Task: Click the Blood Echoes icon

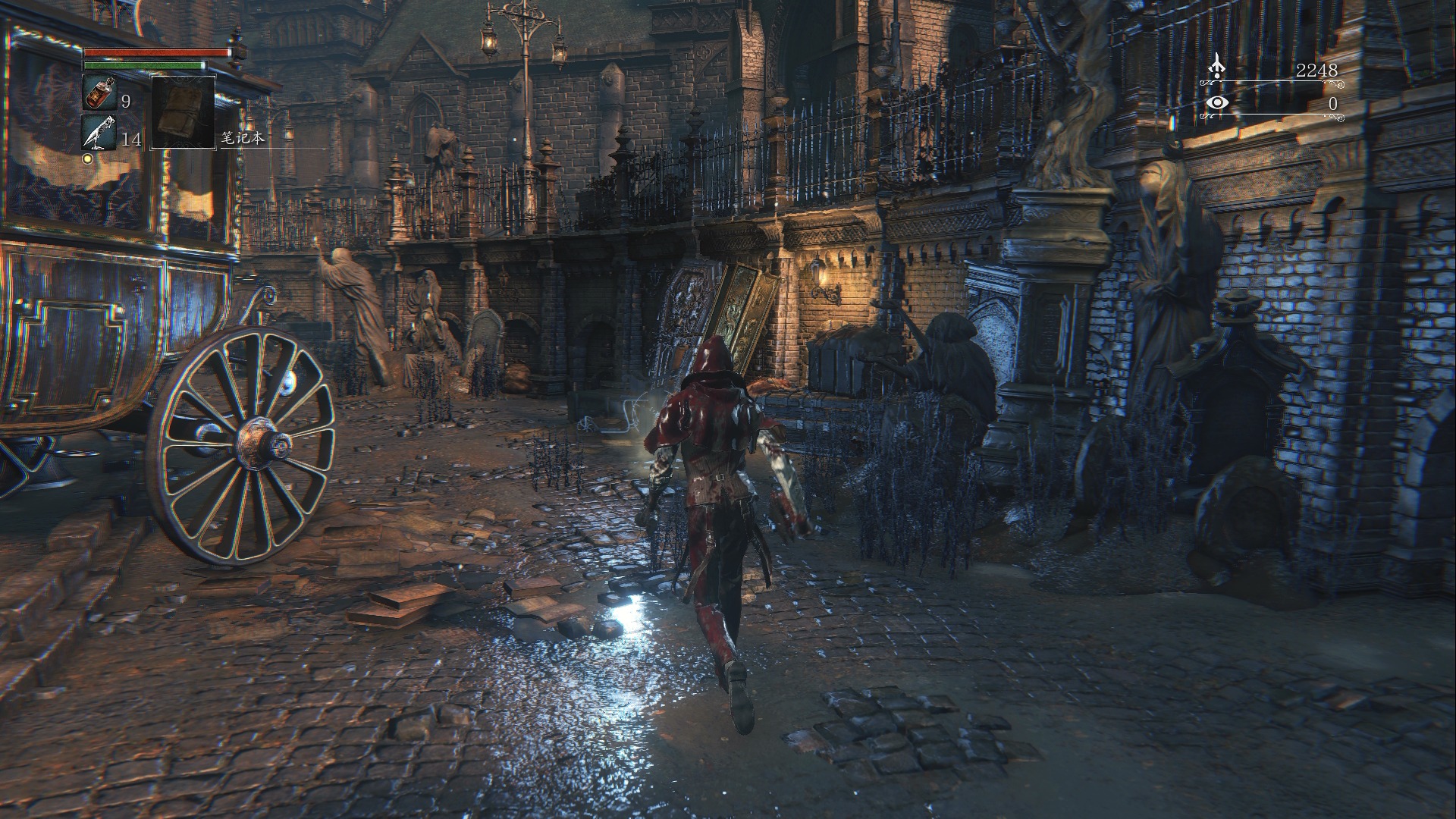Action: (1217, 66)
